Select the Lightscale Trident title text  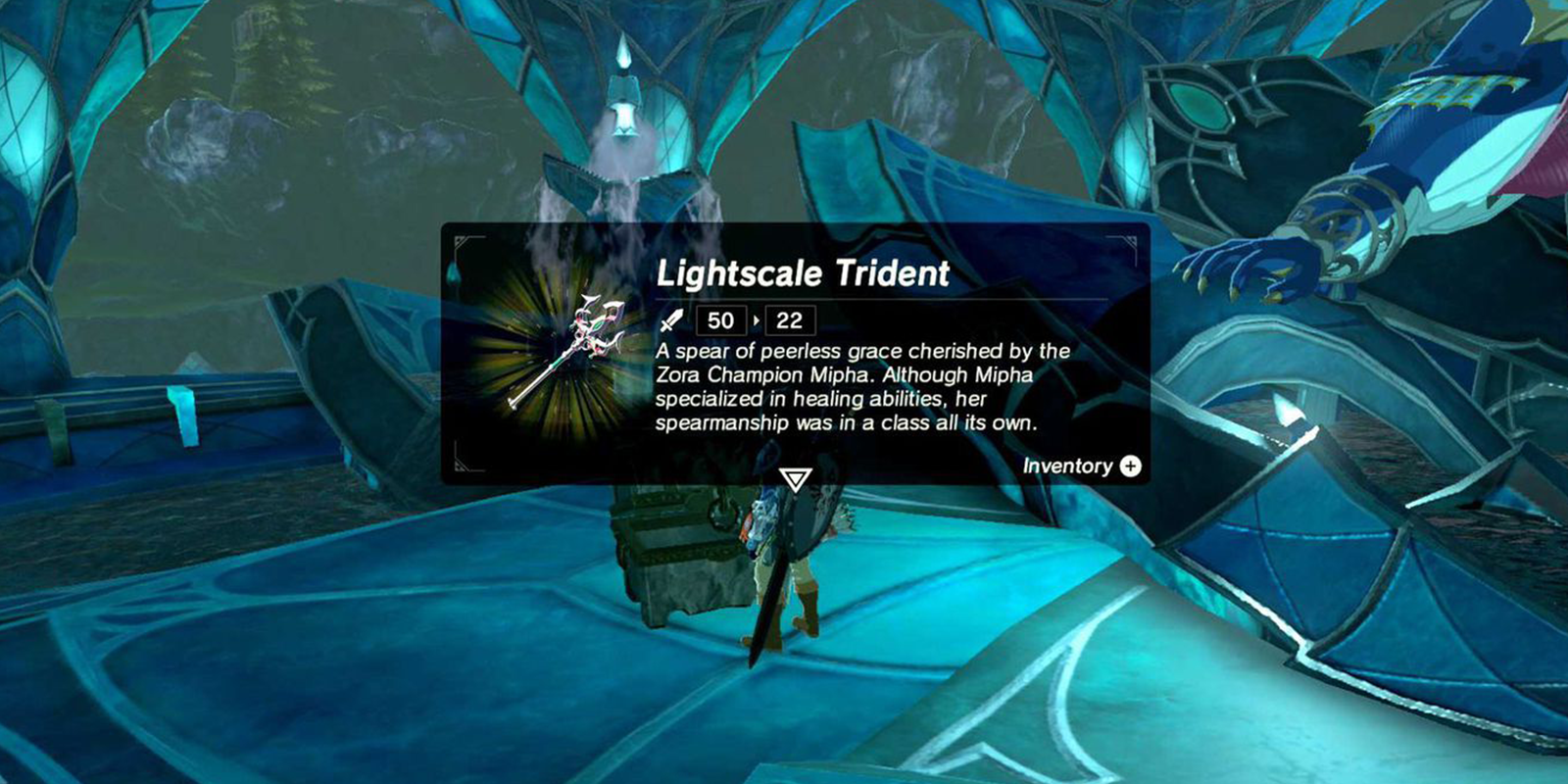click(x=804, y=275)
